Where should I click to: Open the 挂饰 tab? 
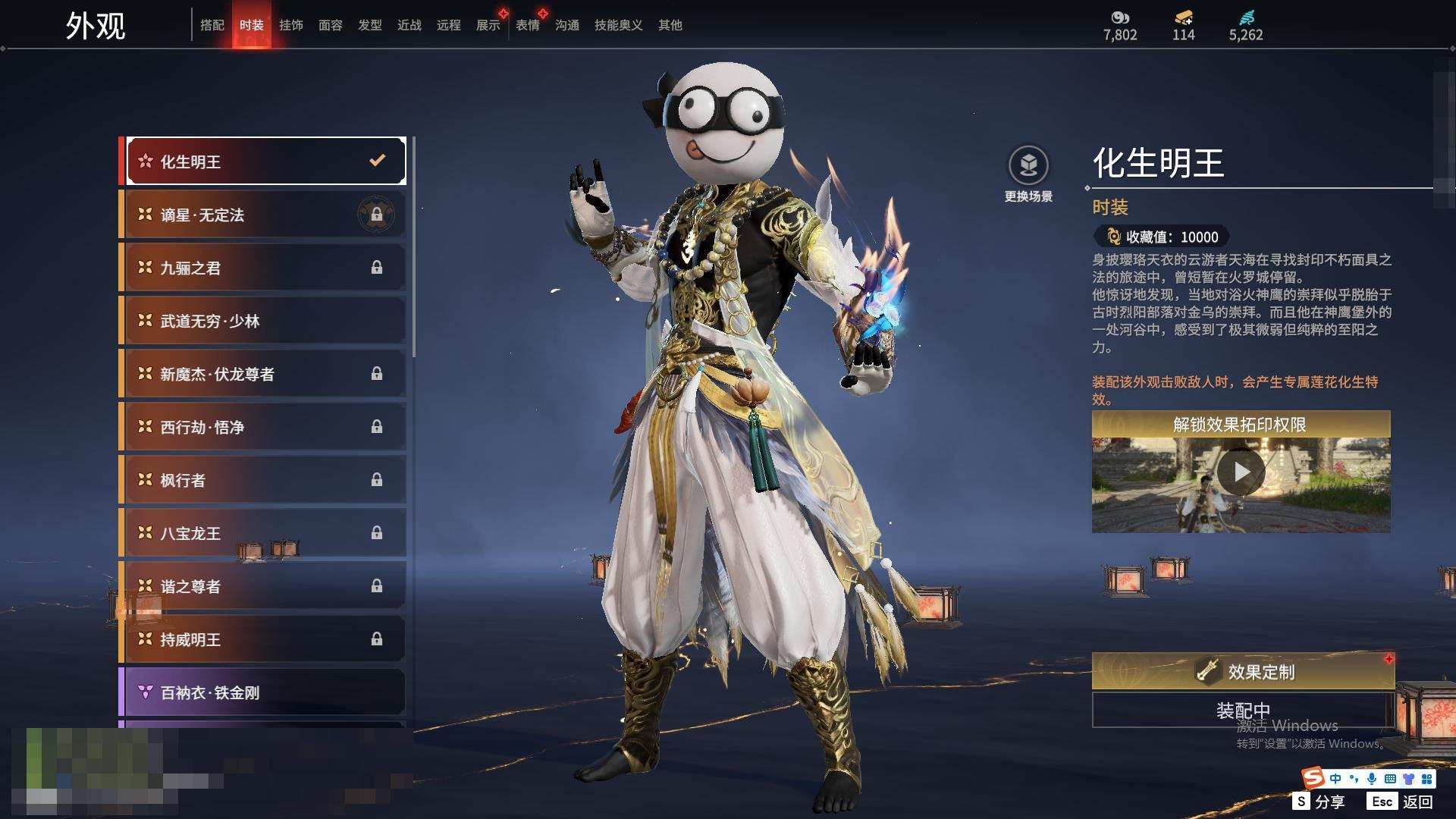[x=291, y=25]
